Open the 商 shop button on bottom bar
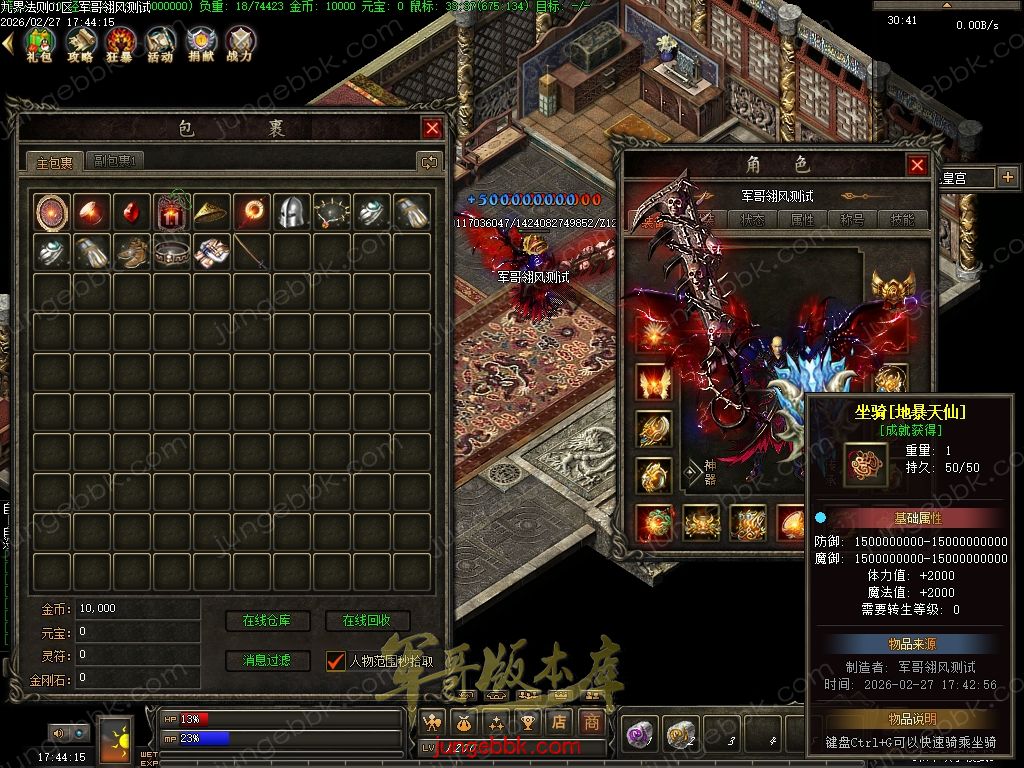 tap(592, 721)
